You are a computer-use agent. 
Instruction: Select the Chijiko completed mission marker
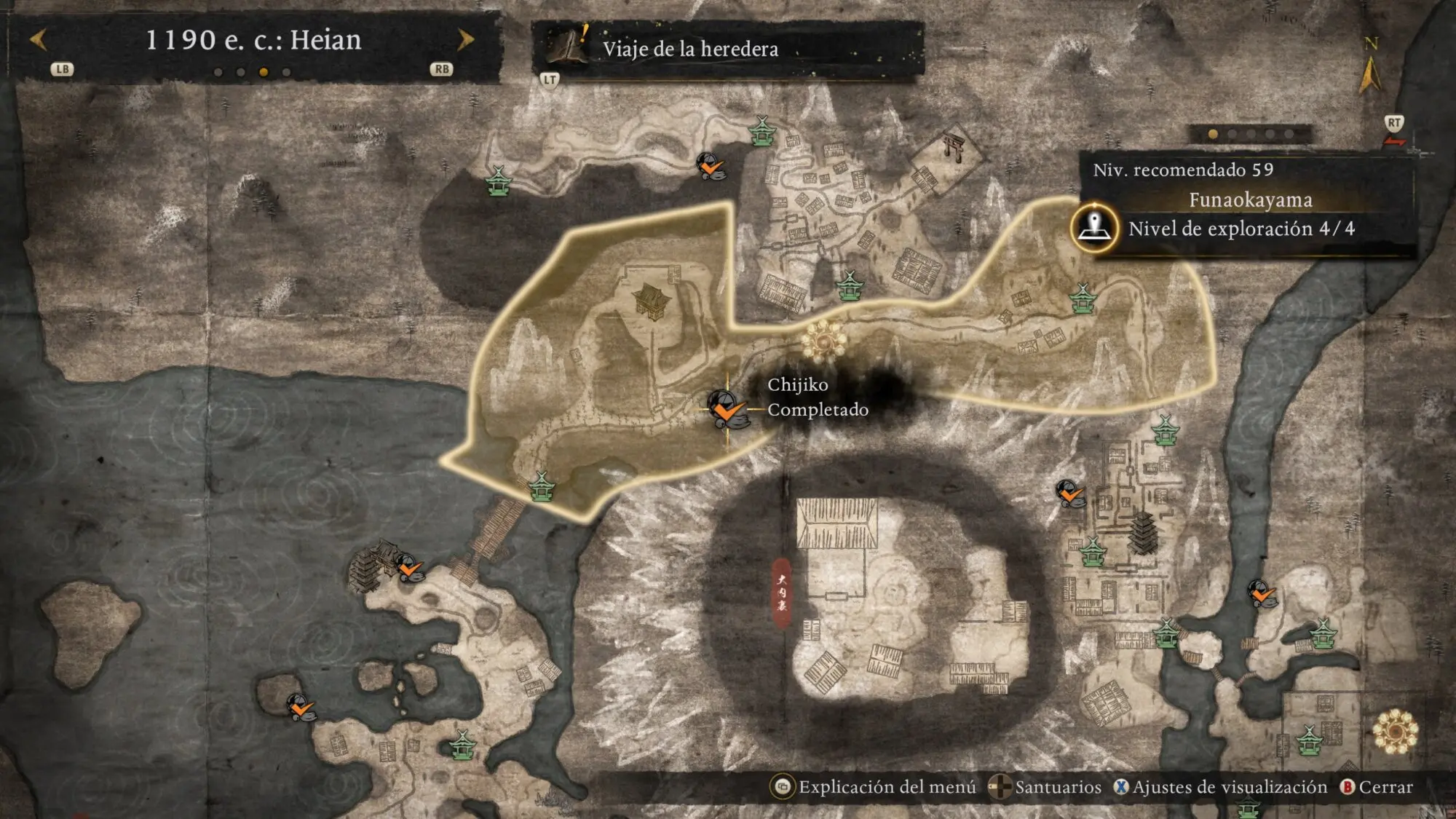(726, 410)
